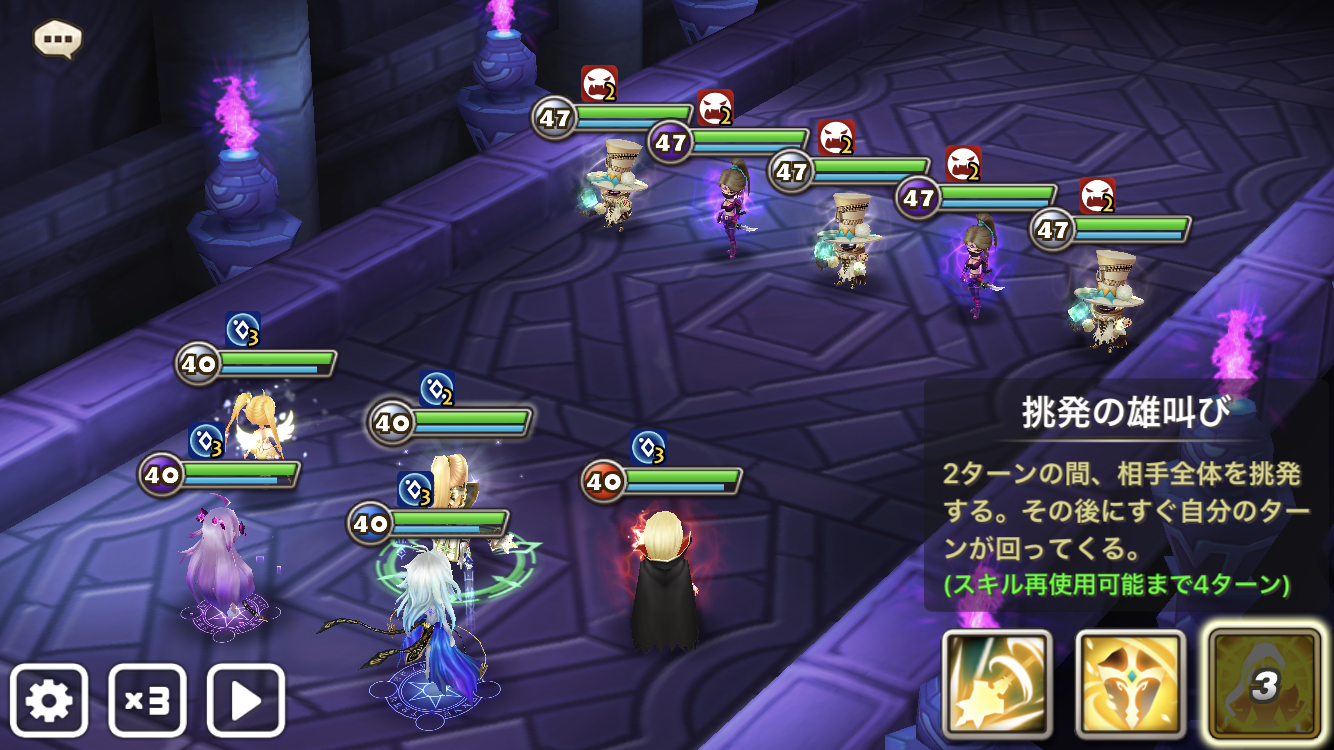This screenshot has width=1334, height=750.
Task: Use the star slash attack skill
Action: [x=997, y=684]
